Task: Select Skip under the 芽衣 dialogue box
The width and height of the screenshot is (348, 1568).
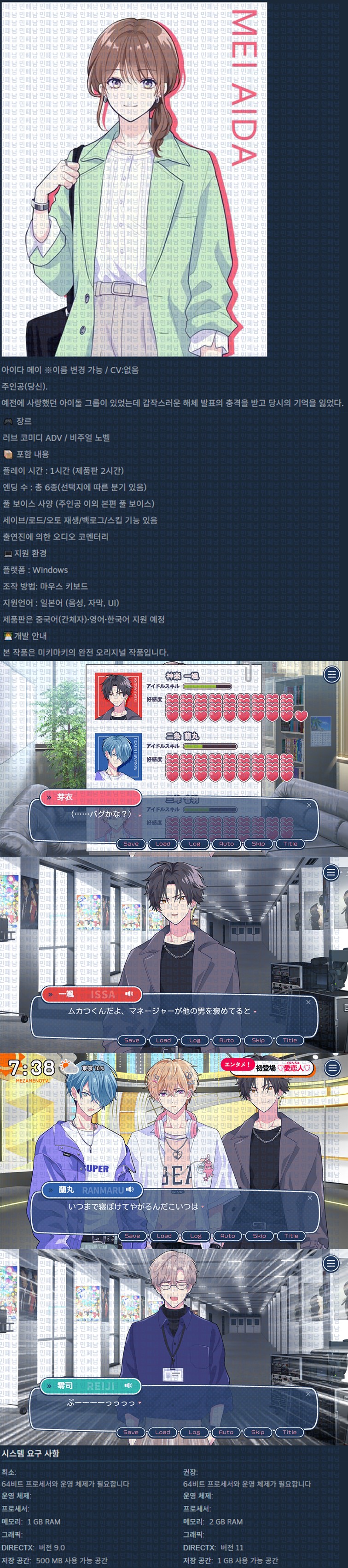Action: (x=258, y=843)
